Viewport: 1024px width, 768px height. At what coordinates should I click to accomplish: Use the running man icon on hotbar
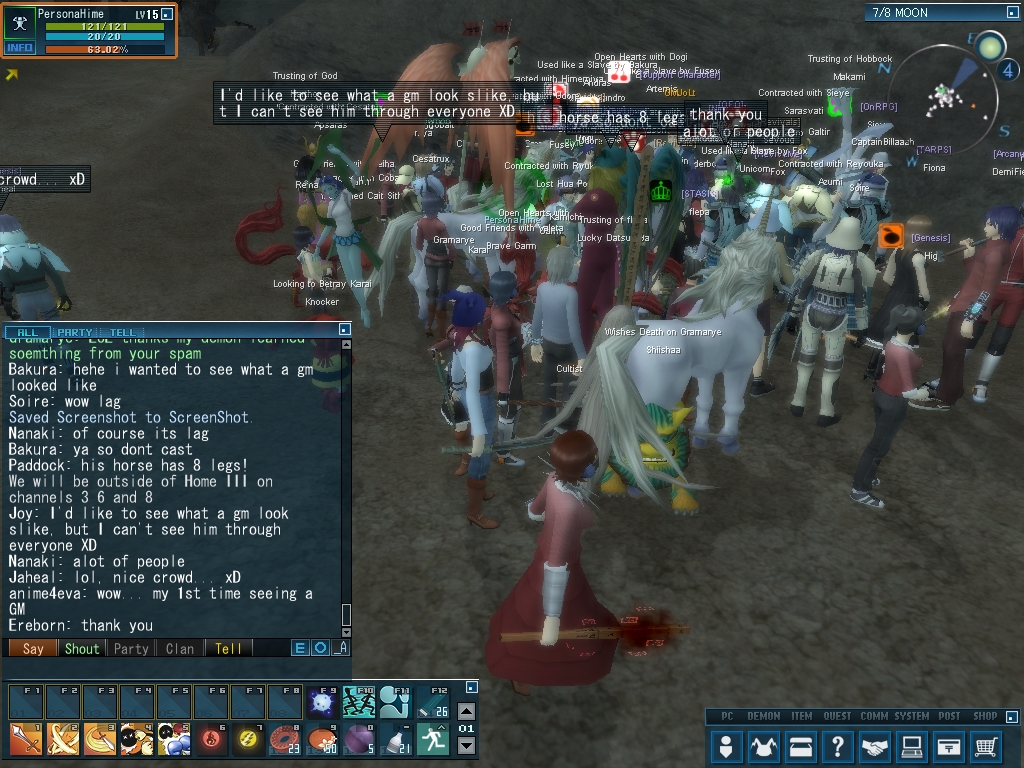coord(433,739)
